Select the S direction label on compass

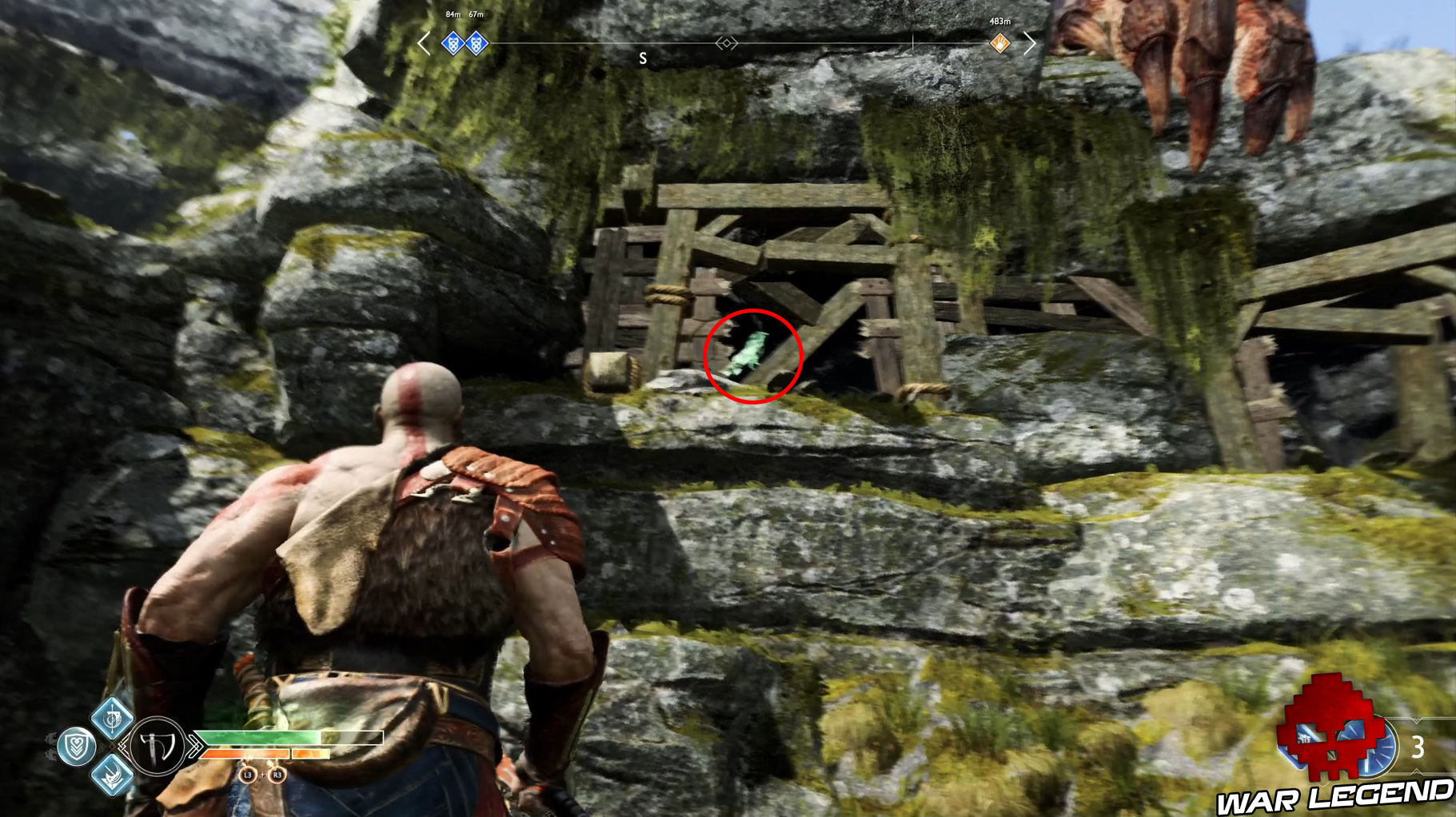click(x=643, y=57)
